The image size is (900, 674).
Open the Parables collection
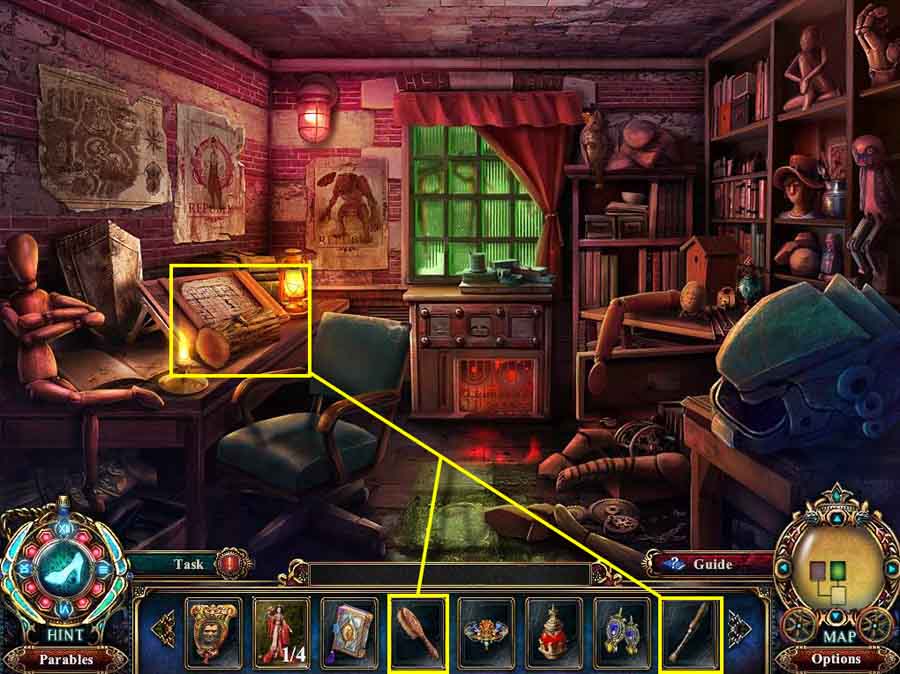pyautogui.click(x=65, y=659)
